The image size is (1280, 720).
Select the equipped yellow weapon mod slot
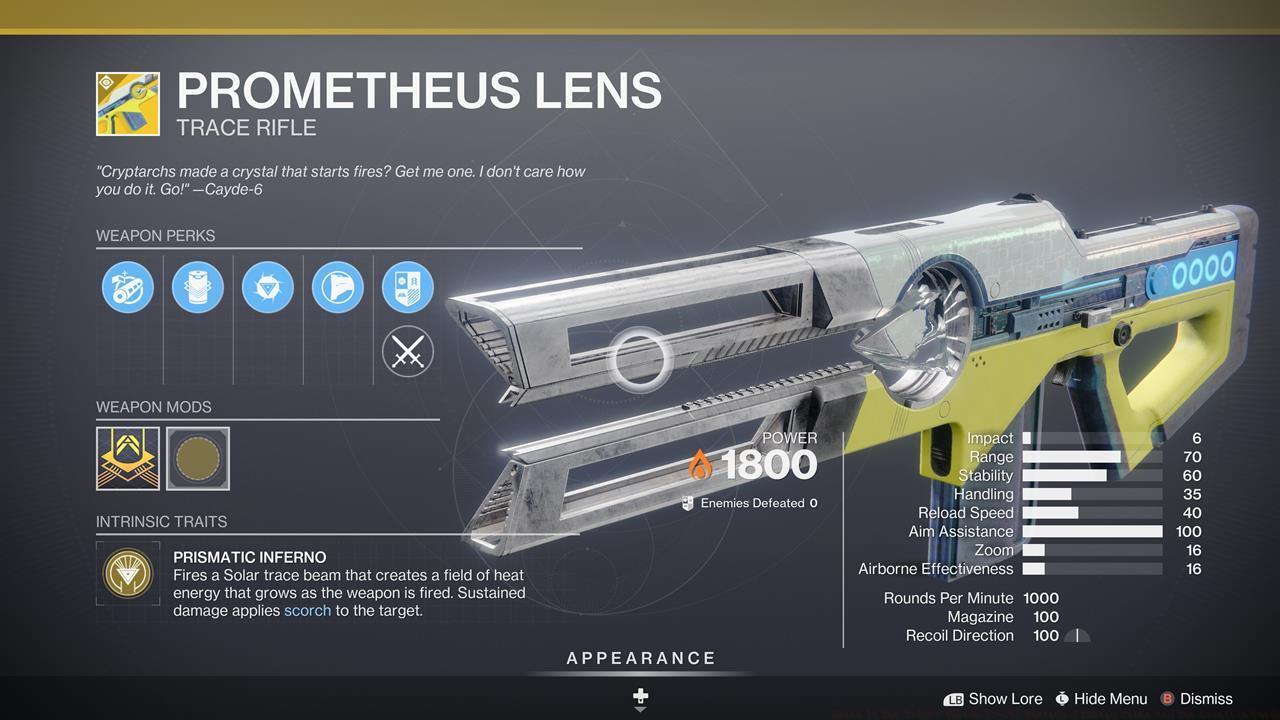(x=126, y=458)
